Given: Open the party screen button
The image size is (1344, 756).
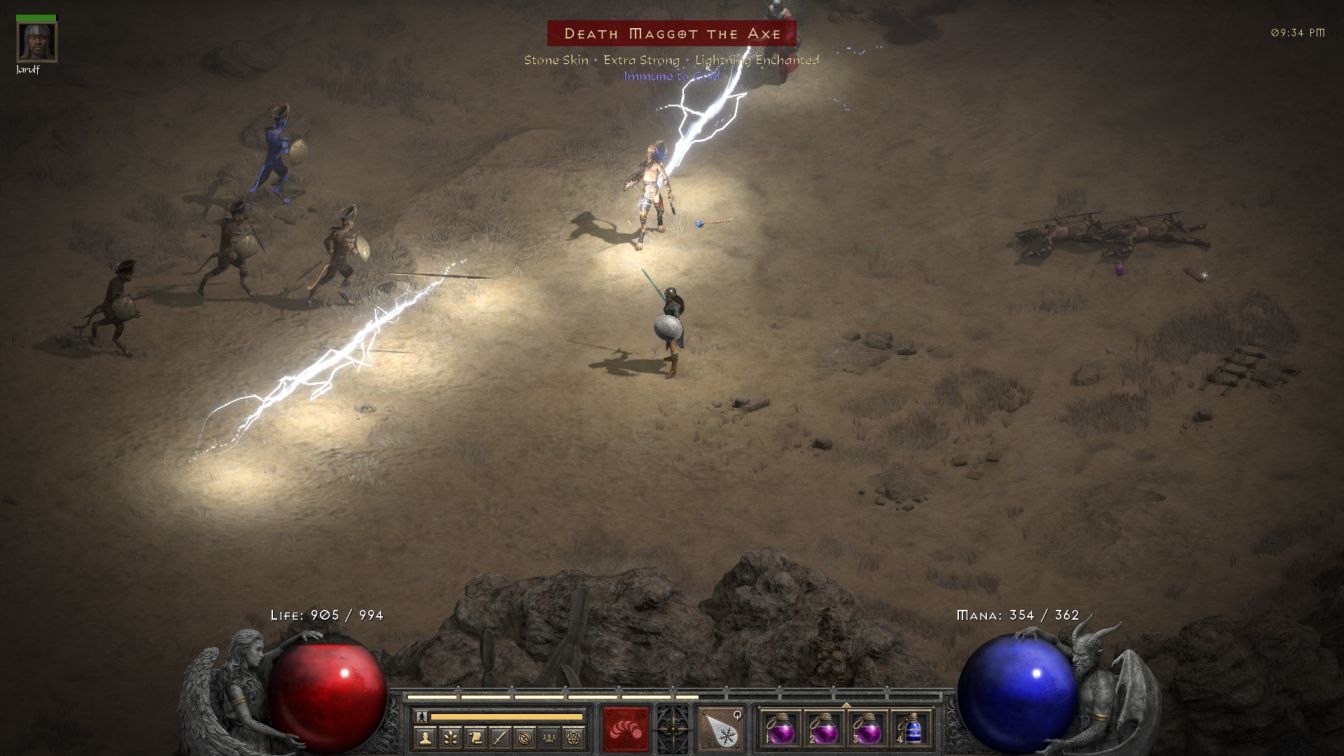Looking at the screenshot, I should coord(549,737).
